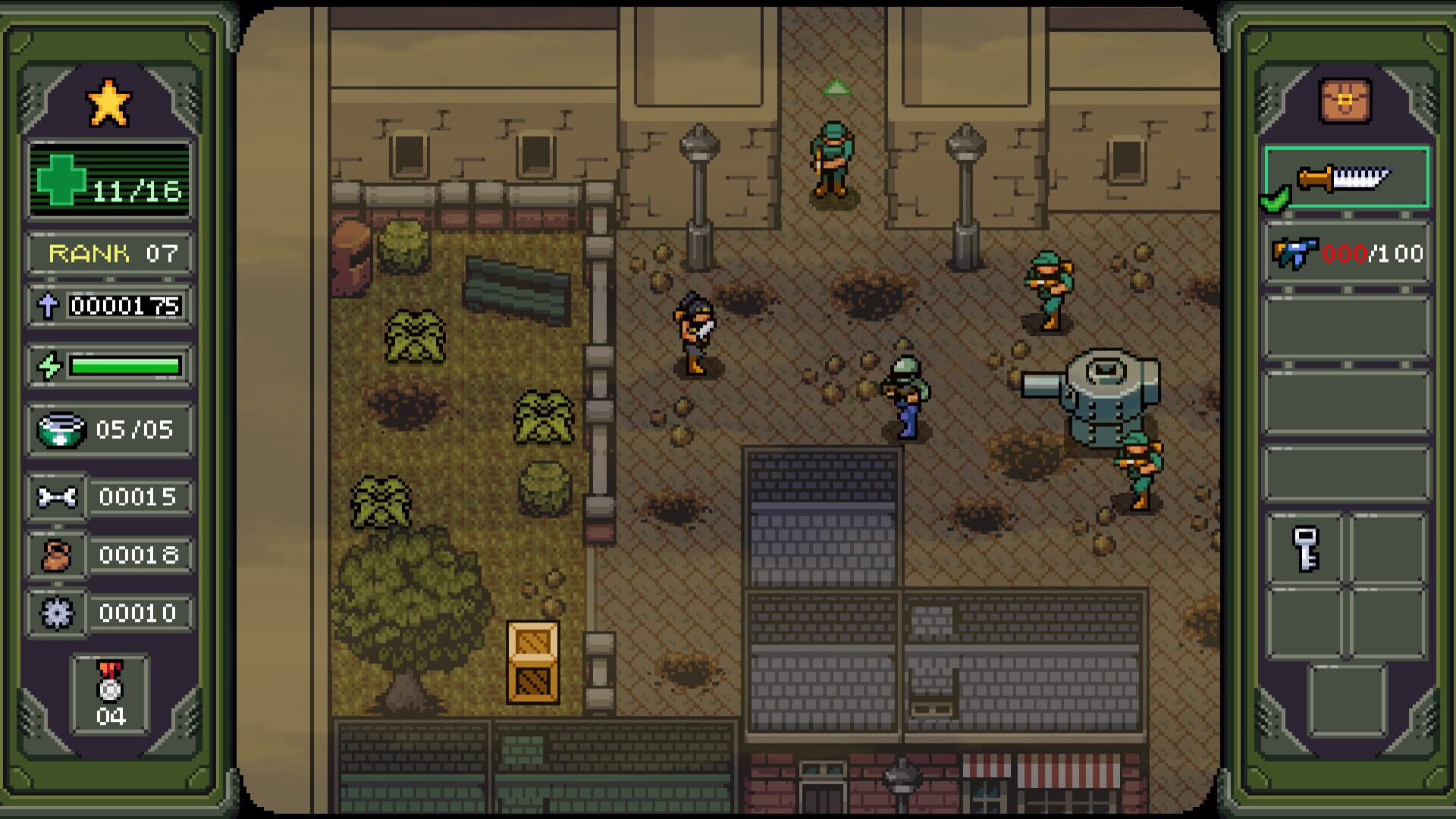Click the green arrow objective marker above the soldier
The image size is (1456, 819).
(836, 86)
